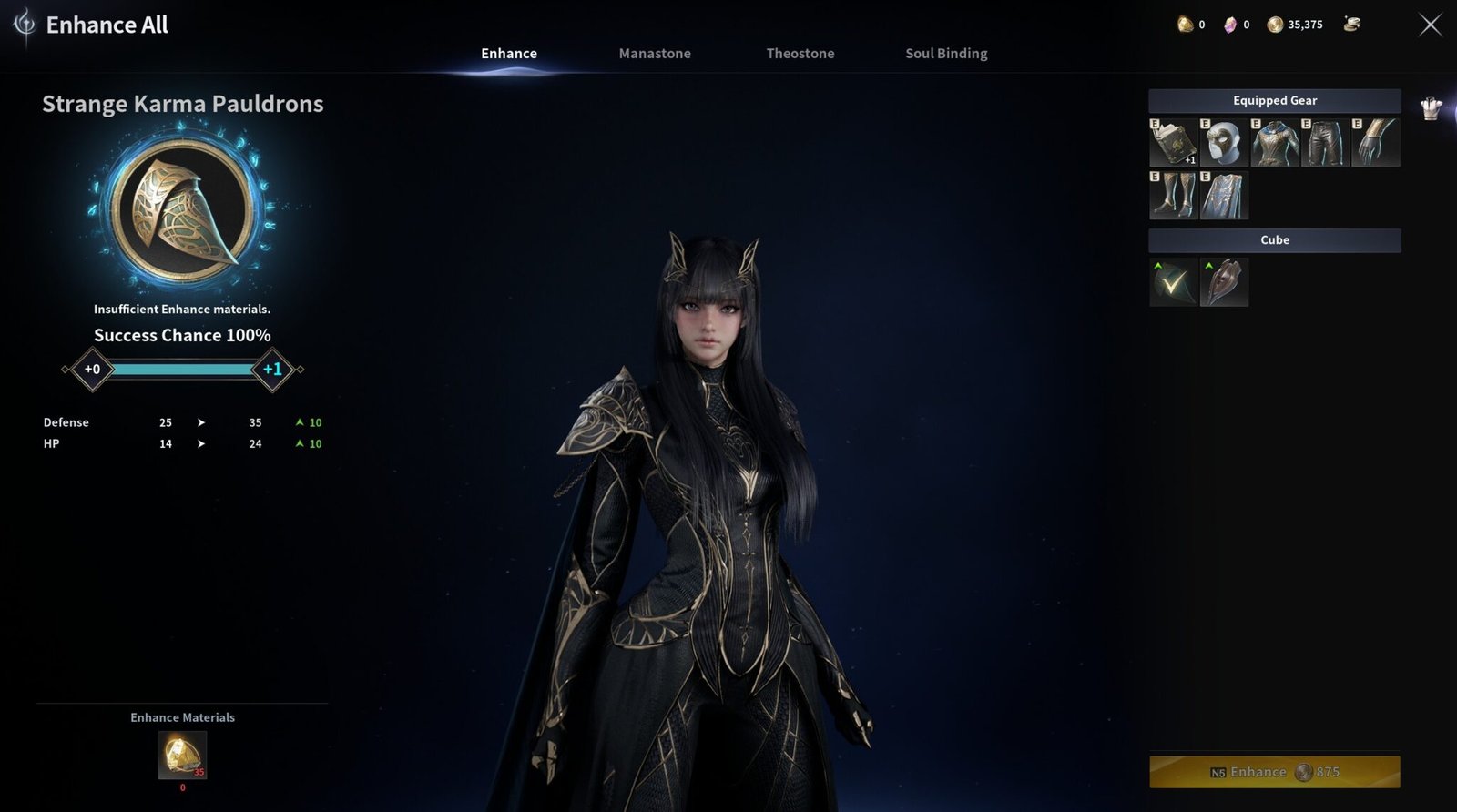The image size is (1457, 812).
Task: Select the equipped pants in Equipped Gear
Action: (x=1323, y=143)
